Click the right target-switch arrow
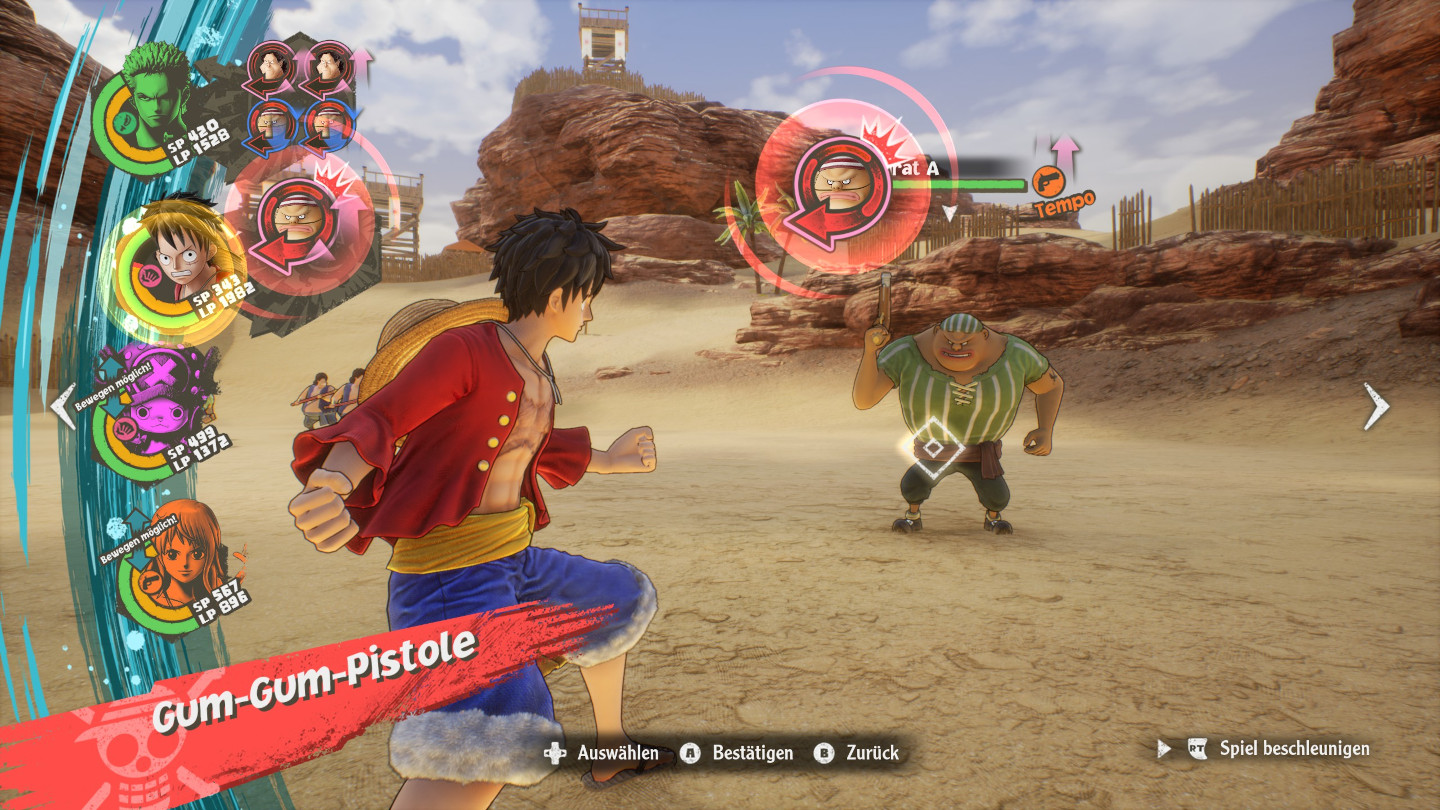 click(1377, 407)
